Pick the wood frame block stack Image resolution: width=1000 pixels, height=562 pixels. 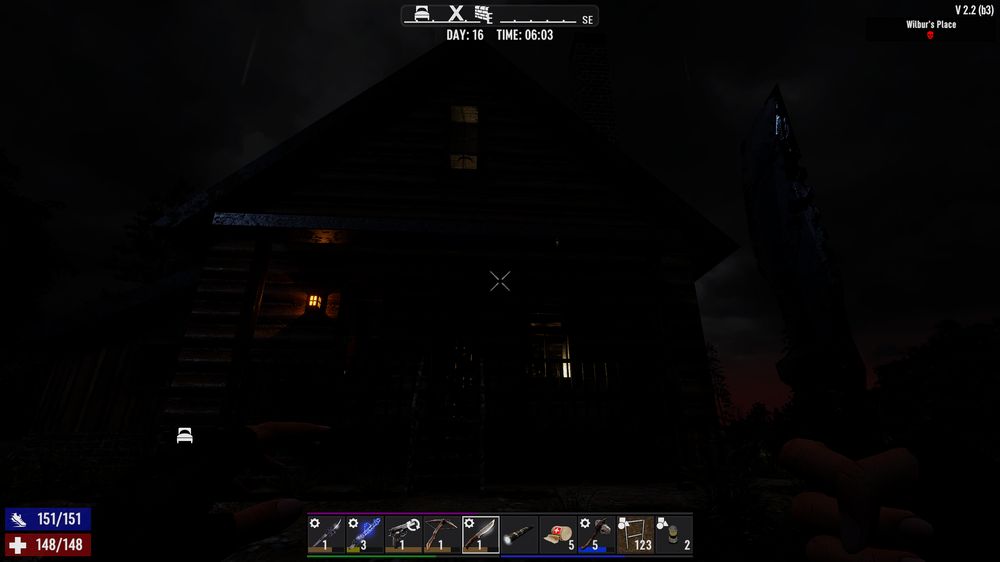635,534
